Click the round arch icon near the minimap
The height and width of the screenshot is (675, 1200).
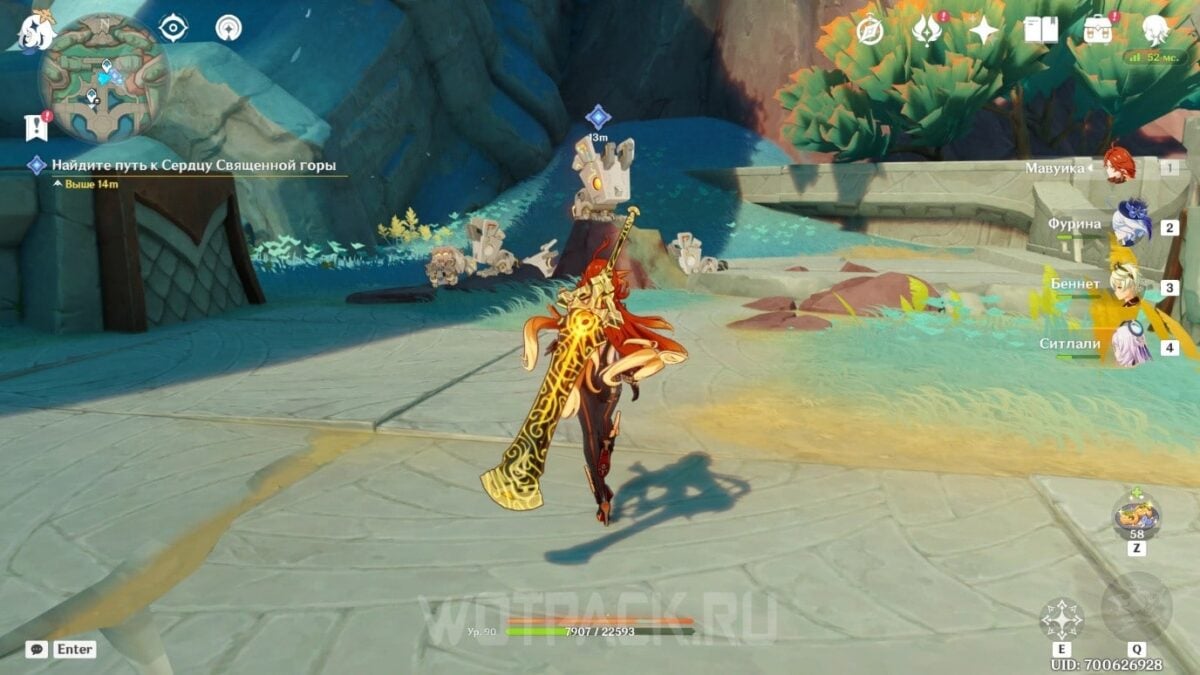(229, 28)
